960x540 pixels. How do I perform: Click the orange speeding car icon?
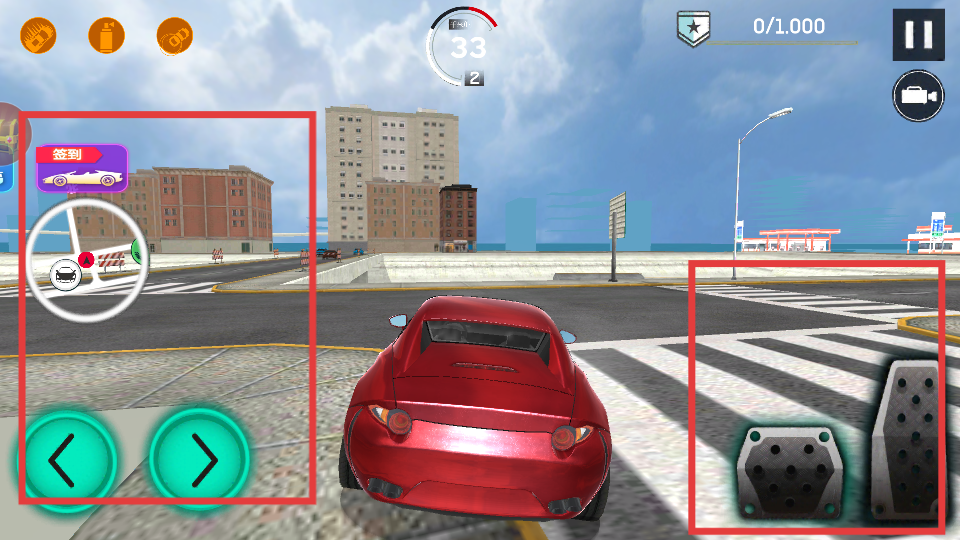coord(38,37)
